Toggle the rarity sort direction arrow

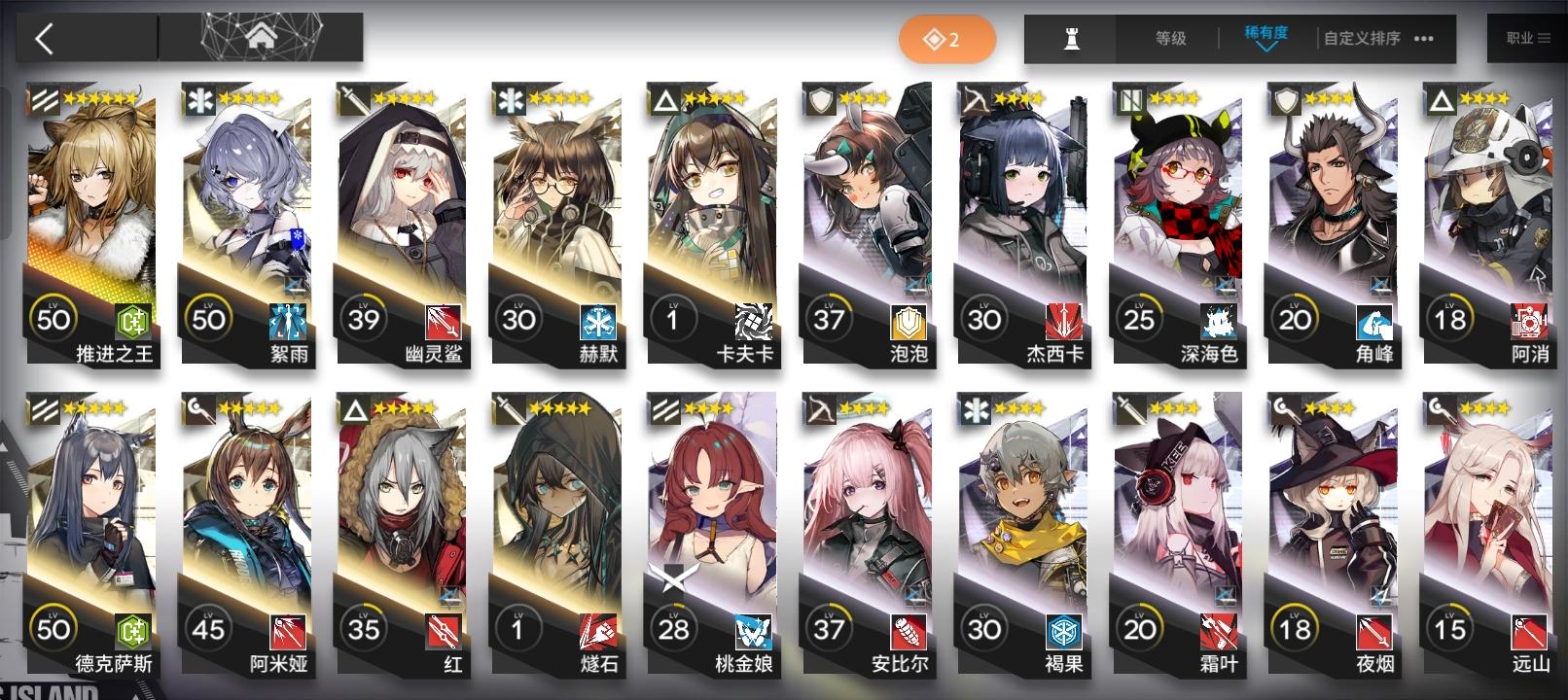click(1267, 48)
